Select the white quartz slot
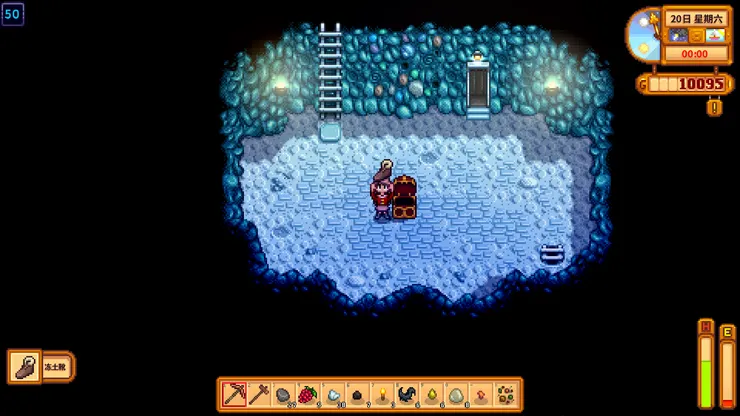Screen dimensions: 740x416 click(x=333, y=394)
